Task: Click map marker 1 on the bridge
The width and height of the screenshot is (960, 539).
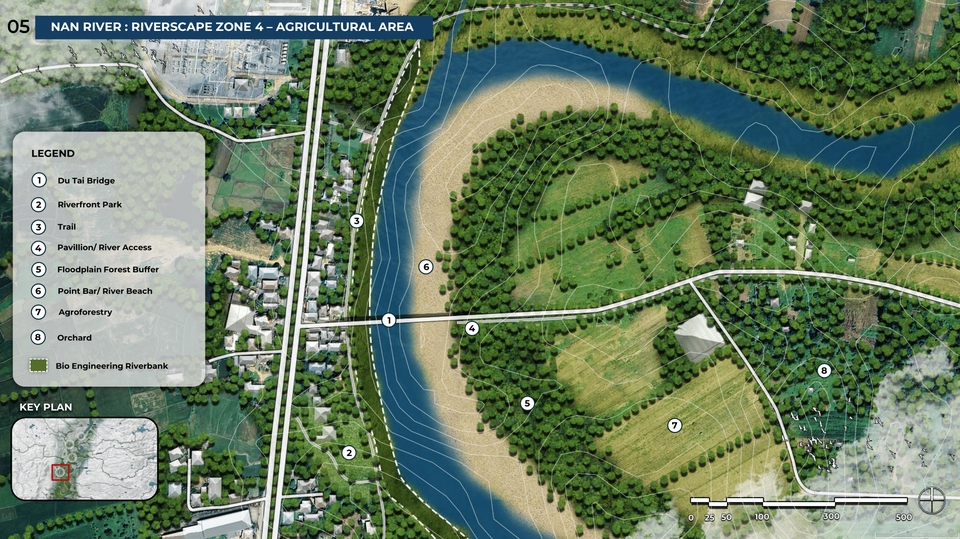Action: (x=388, y=320)
